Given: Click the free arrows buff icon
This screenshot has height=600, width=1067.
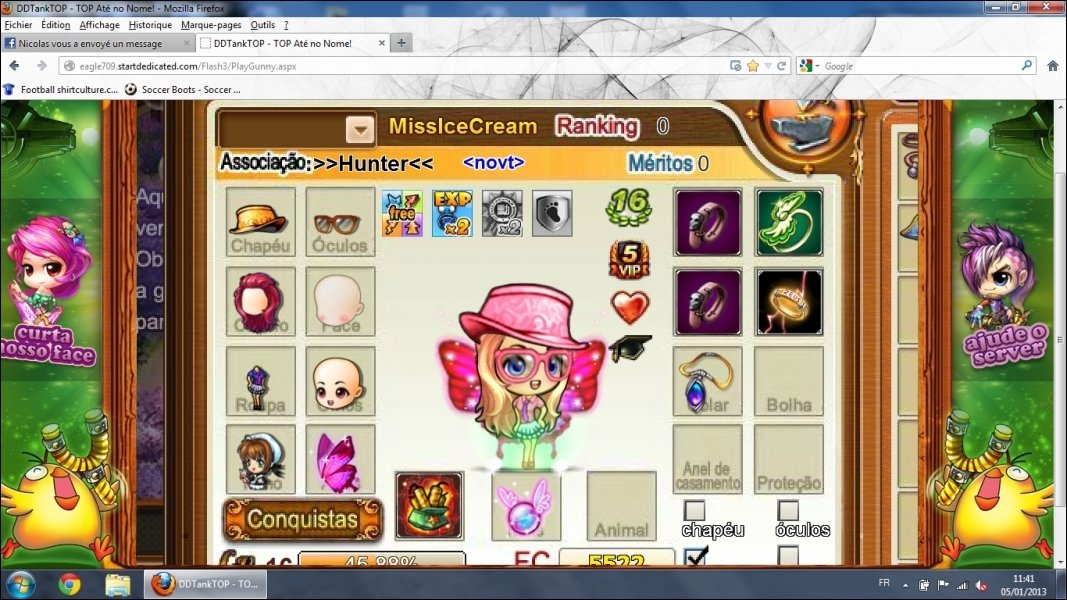Looking at the screenshot, I should tap(402, 213).
